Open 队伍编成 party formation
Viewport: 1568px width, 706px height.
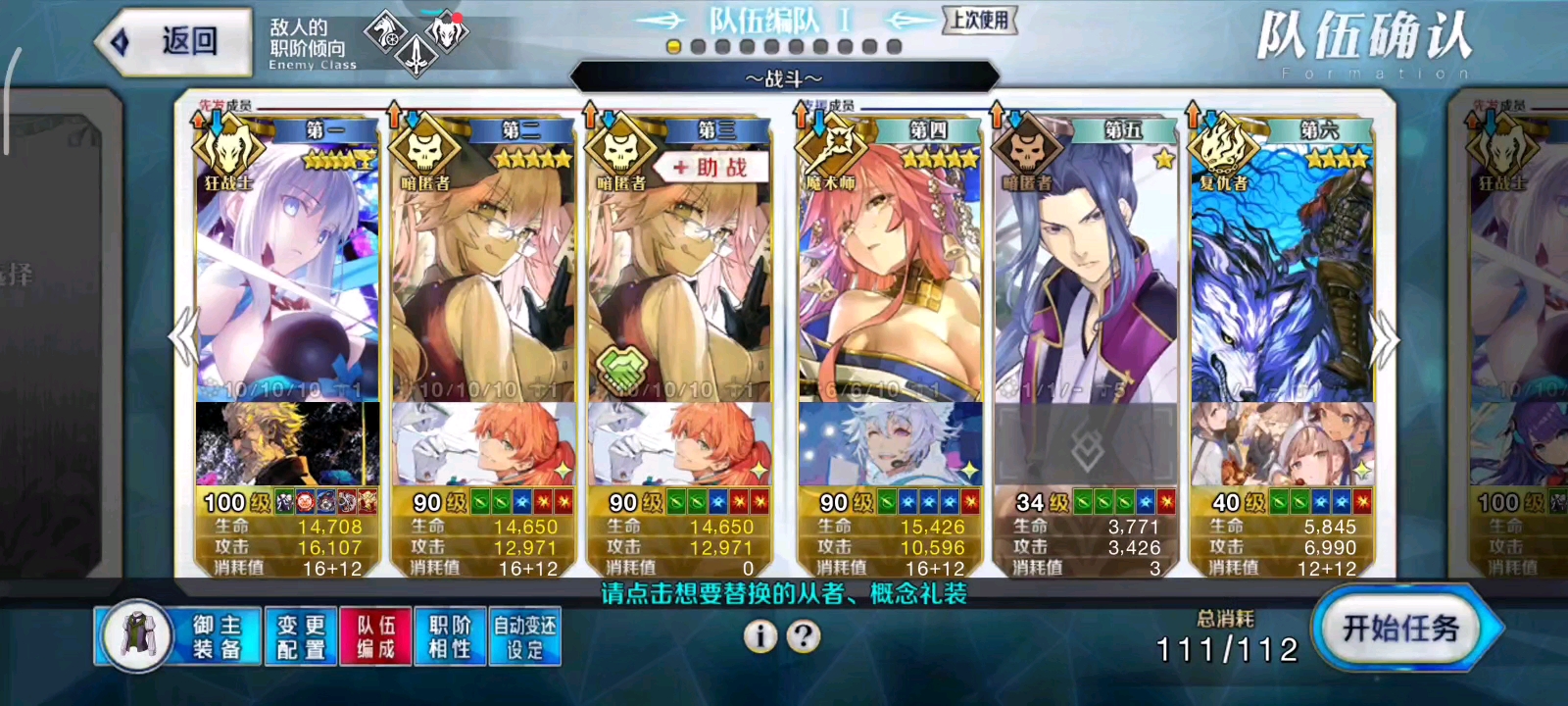click(x=375, y=636)
